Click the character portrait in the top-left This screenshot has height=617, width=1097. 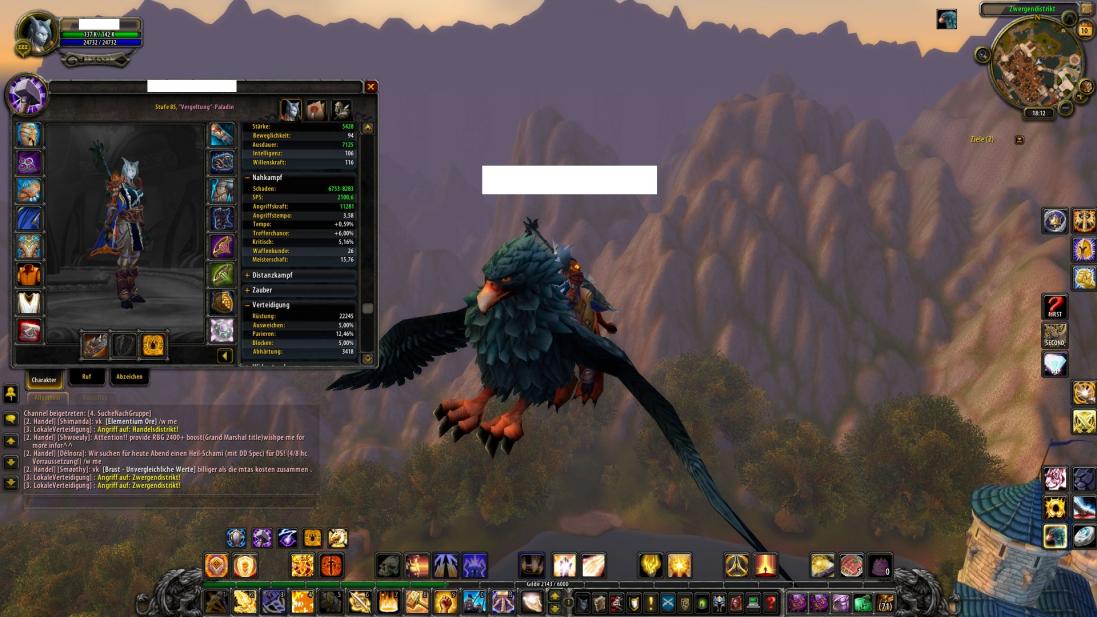coord(38,34)
